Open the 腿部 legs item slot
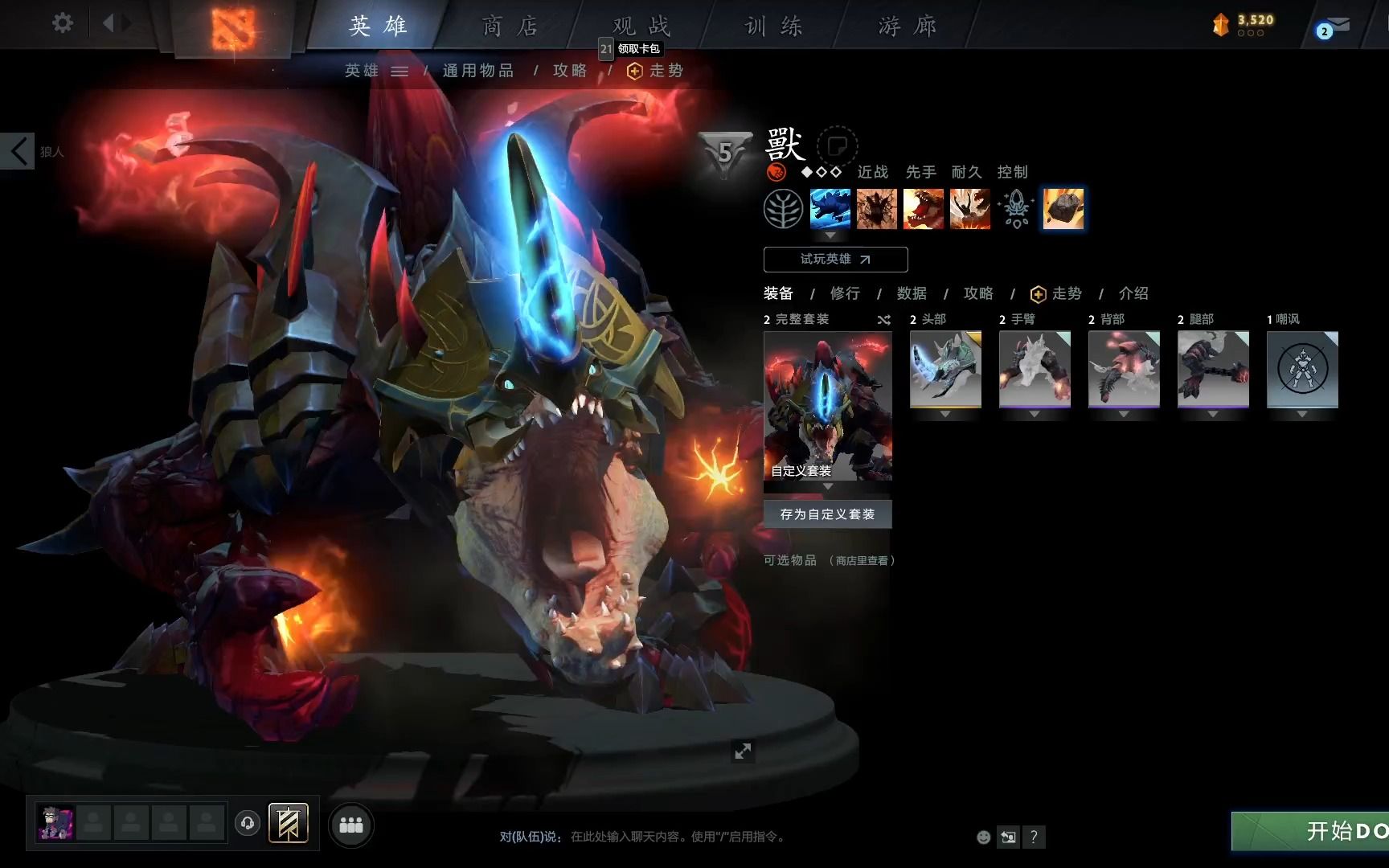Viewport: 1389px width, 868px height. pos(1213,369)
